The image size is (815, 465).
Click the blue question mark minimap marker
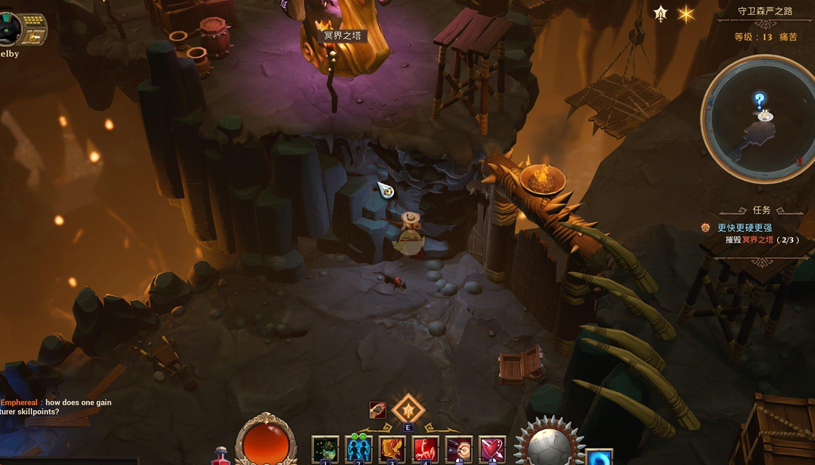(760, 100)
